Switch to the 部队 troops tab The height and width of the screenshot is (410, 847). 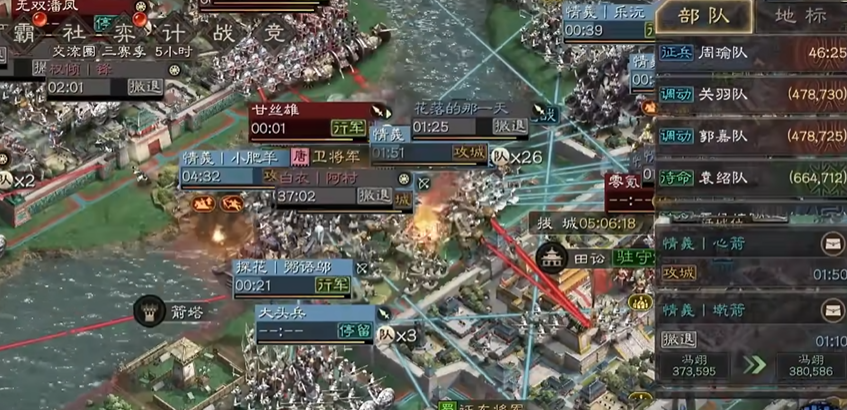tap(702, 17)
